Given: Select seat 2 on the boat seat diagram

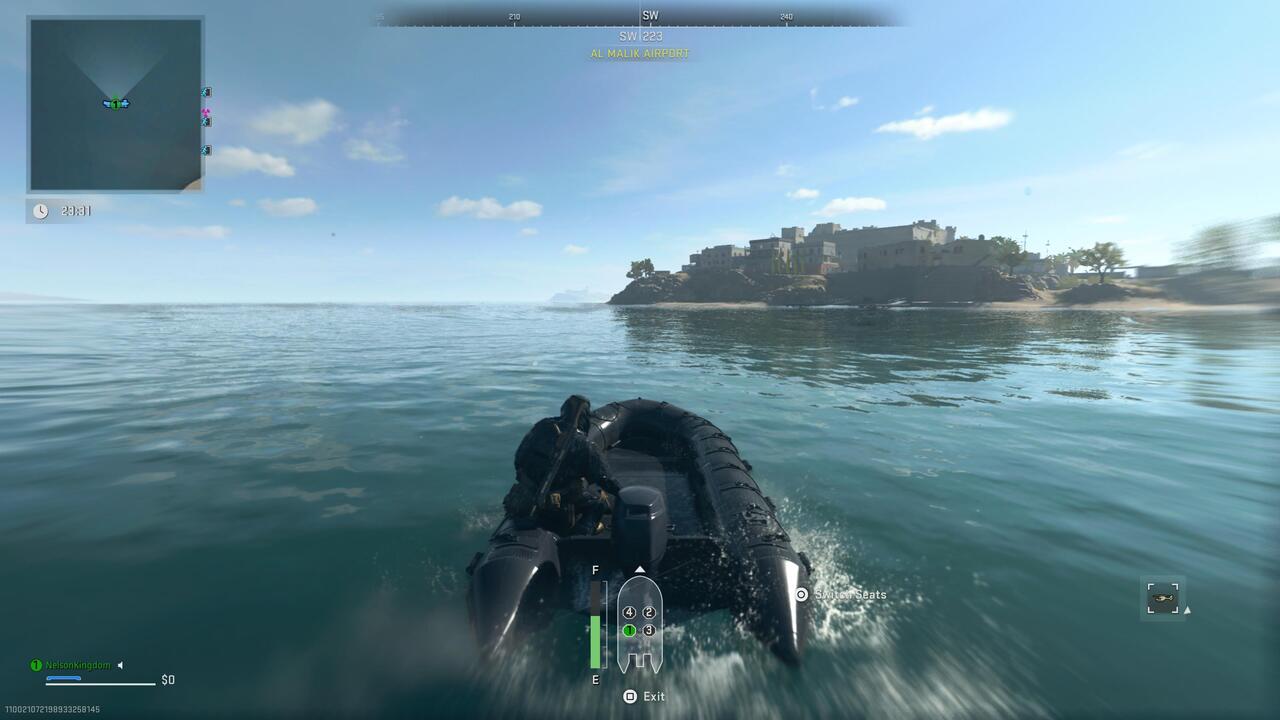Looking at the screenshot, I should [x=648, y=612].
